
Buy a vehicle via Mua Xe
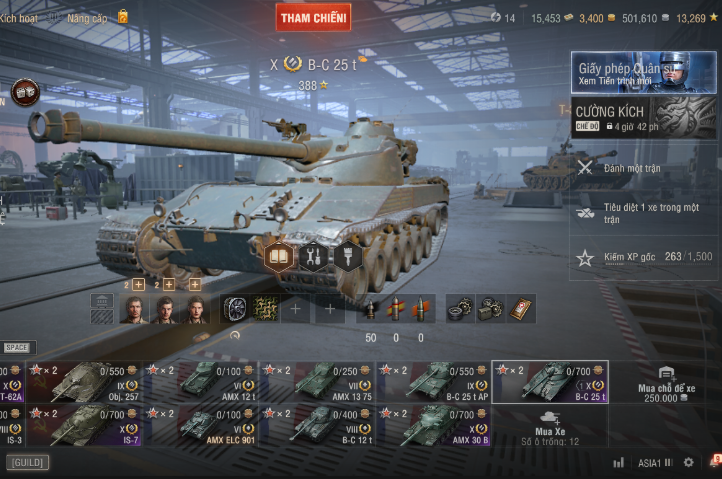pos(549,425)
